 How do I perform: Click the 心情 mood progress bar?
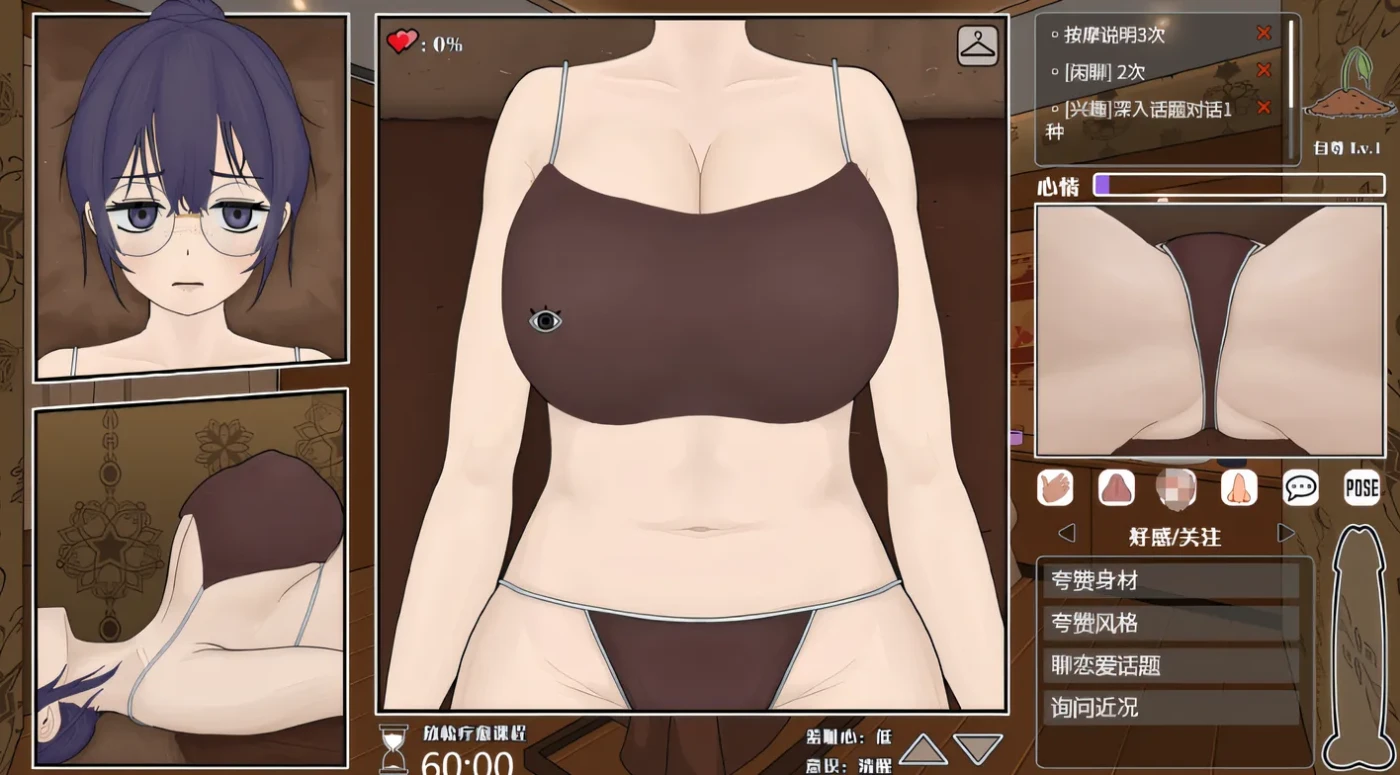coord(1238,185)
